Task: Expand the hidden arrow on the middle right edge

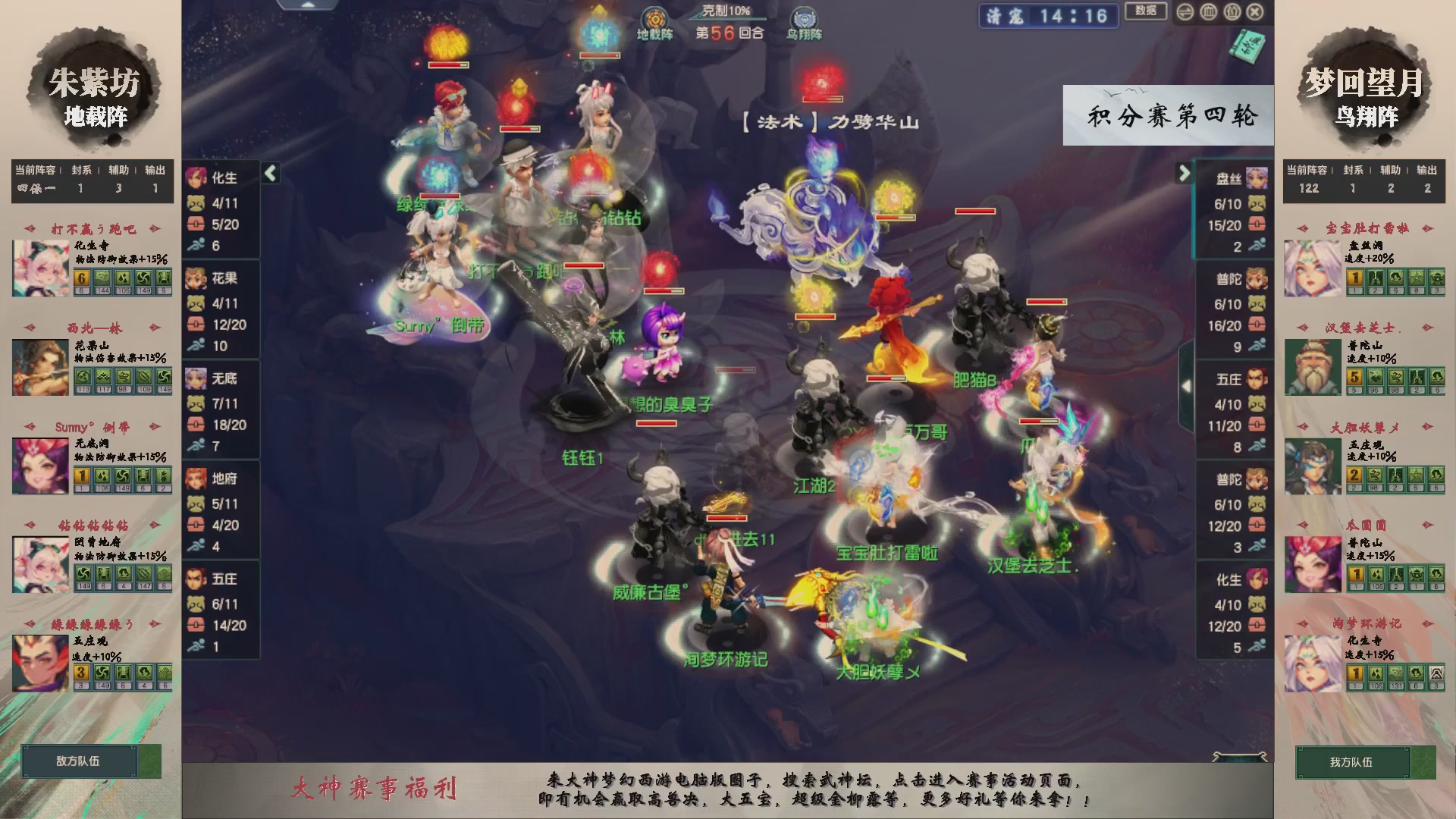Action: pos(1187,384)
